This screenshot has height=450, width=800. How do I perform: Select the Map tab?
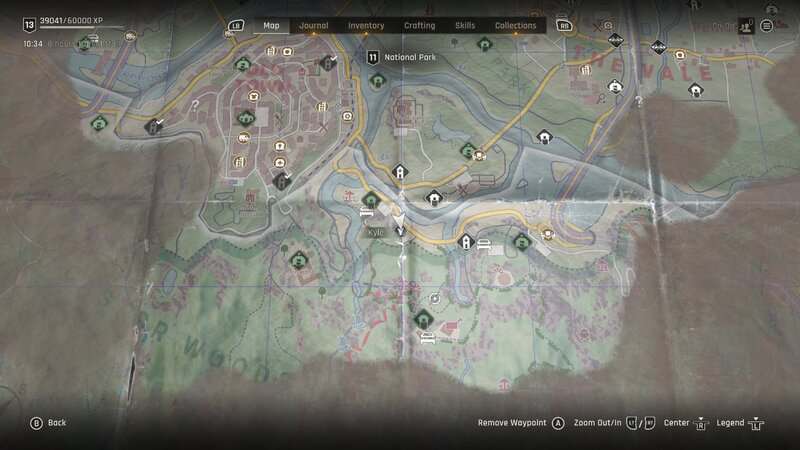pos(271,26)
